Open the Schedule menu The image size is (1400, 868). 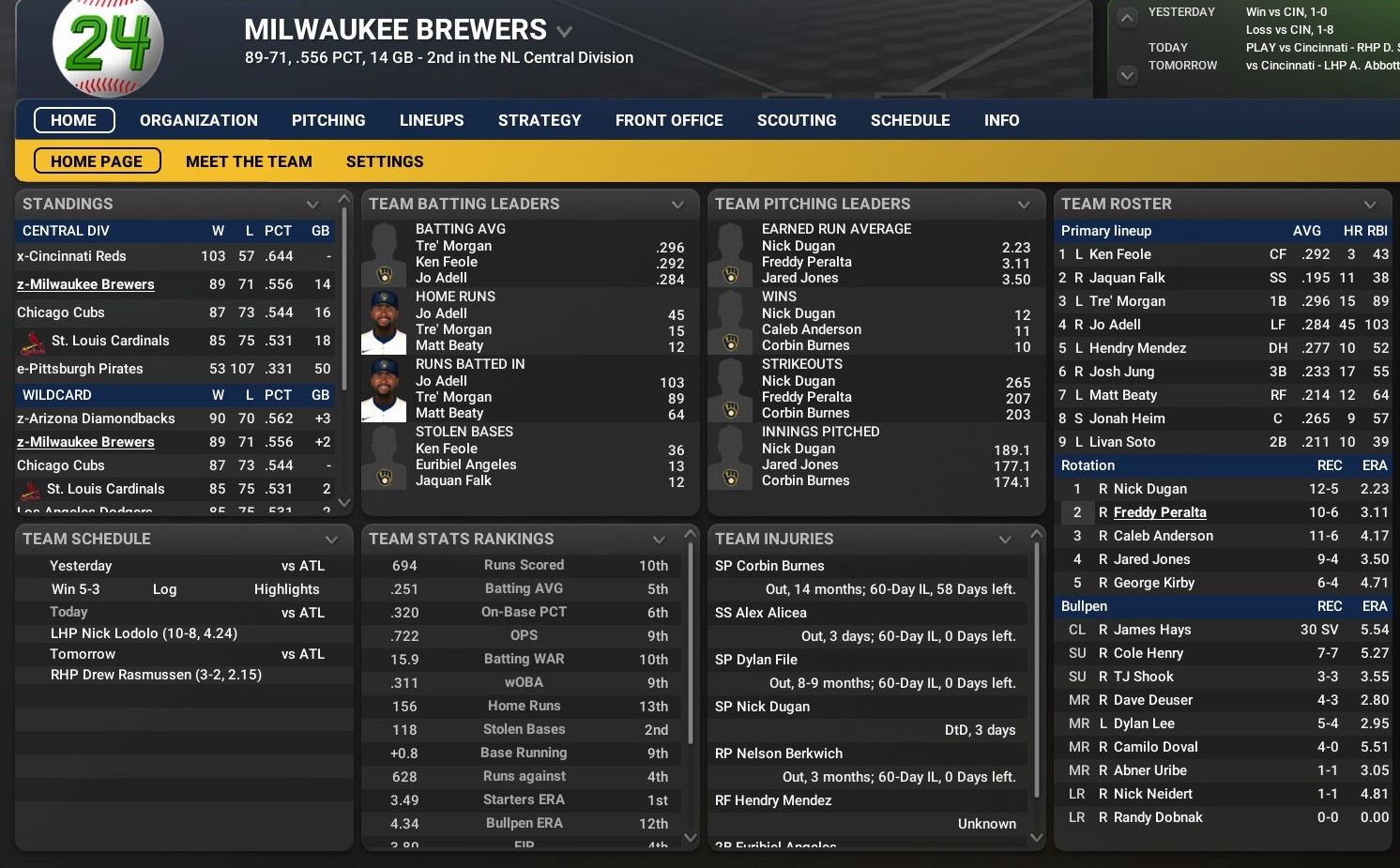[x=910, y=120]
